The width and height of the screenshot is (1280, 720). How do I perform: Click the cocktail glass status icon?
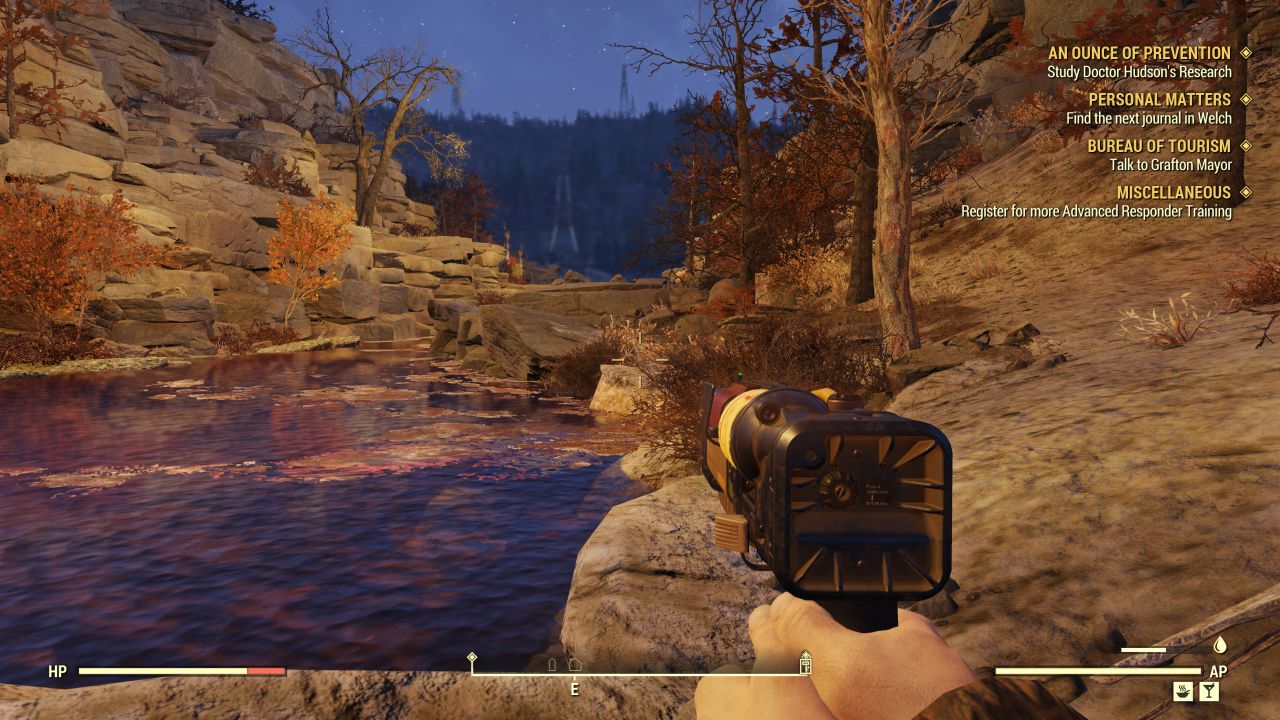click(x=1209, y=690)
